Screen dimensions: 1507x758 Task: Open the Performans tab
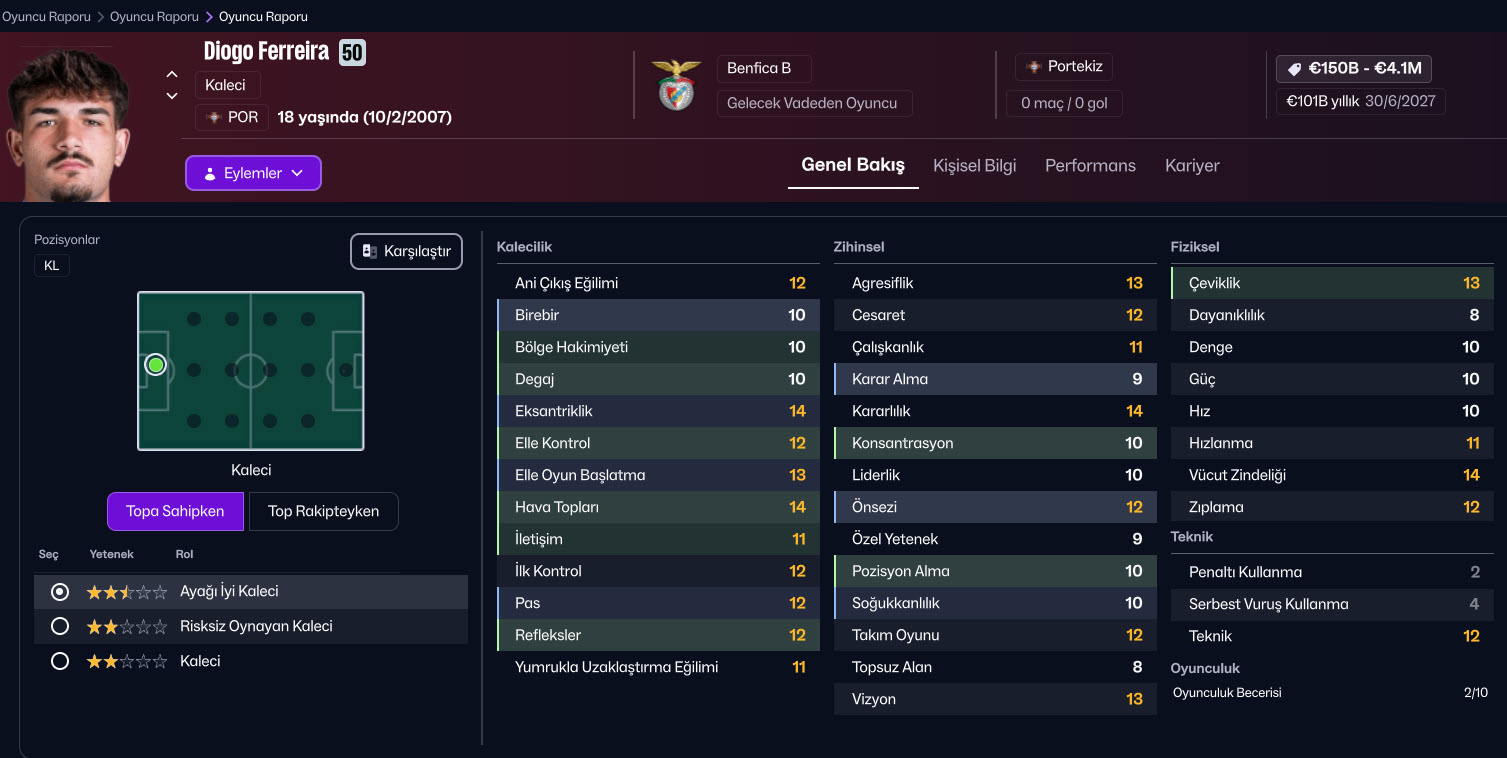1090,166
